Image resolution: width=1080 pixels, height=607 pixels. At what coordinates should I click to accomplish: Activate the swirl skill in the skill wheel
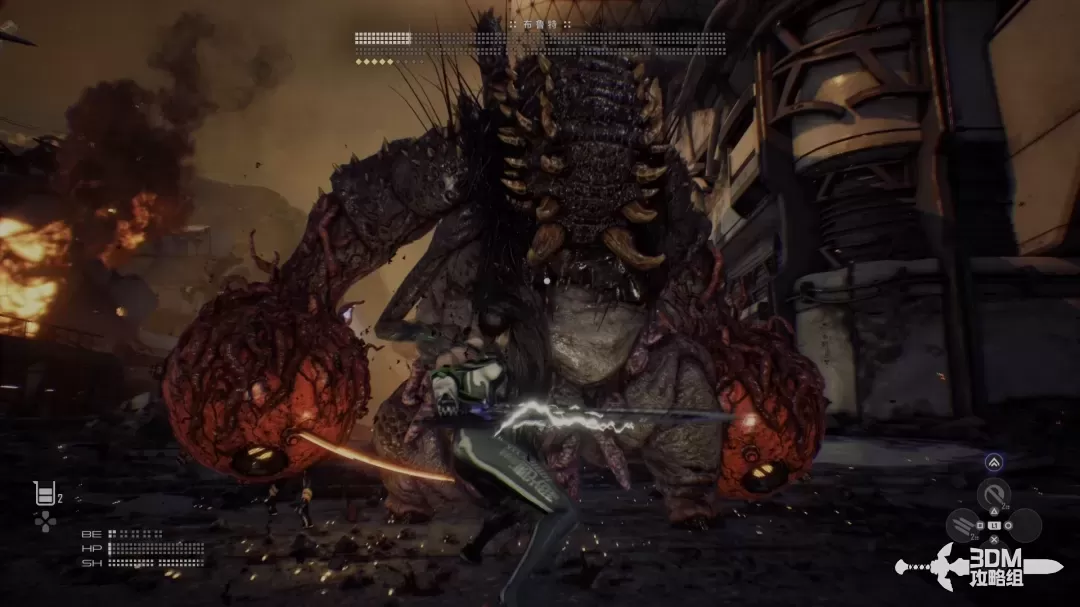point(994,494)
